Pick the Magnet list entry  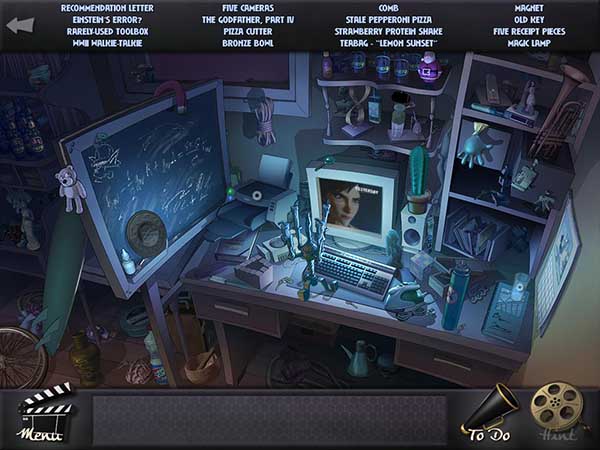coord(529,8)
